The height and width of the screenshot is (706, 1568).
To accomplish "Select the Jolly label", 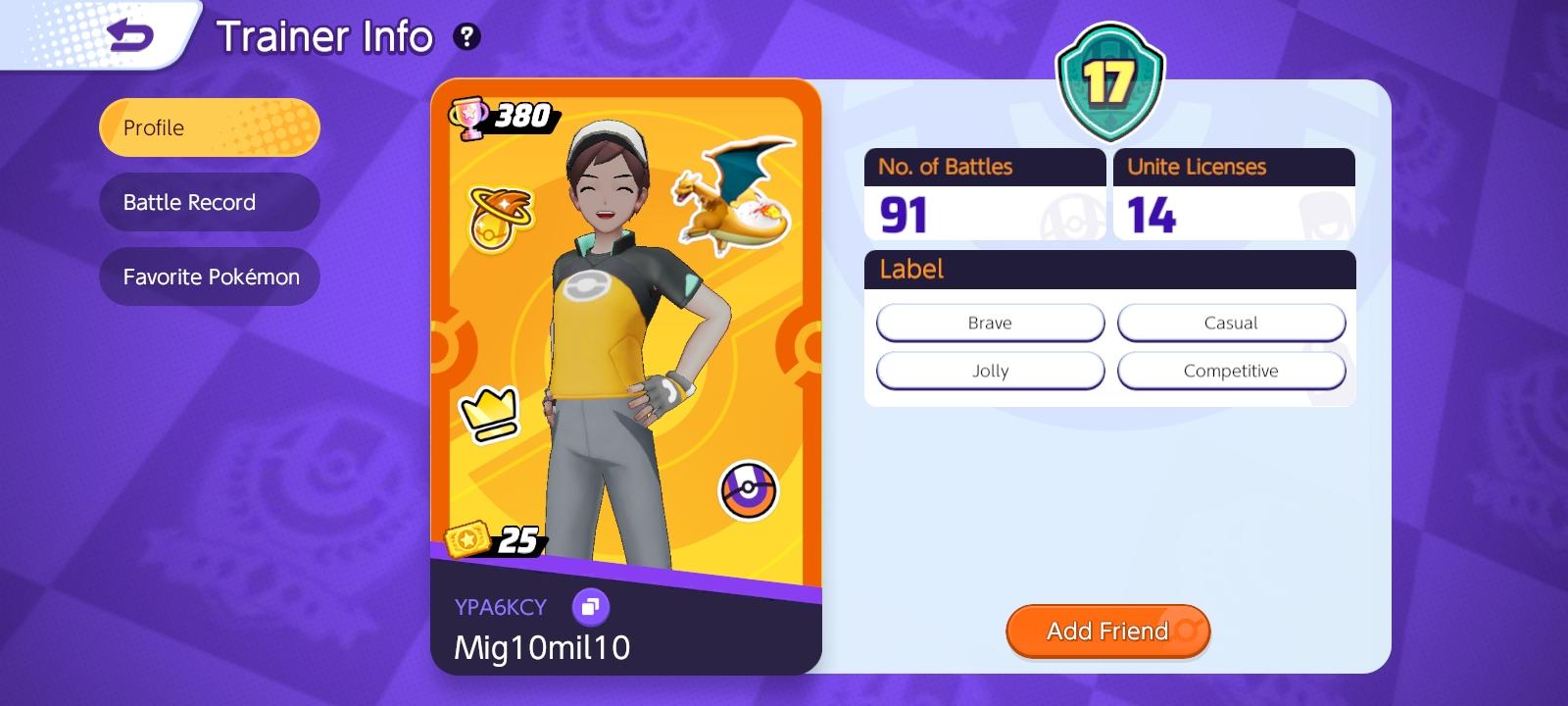I will point(990,371).
